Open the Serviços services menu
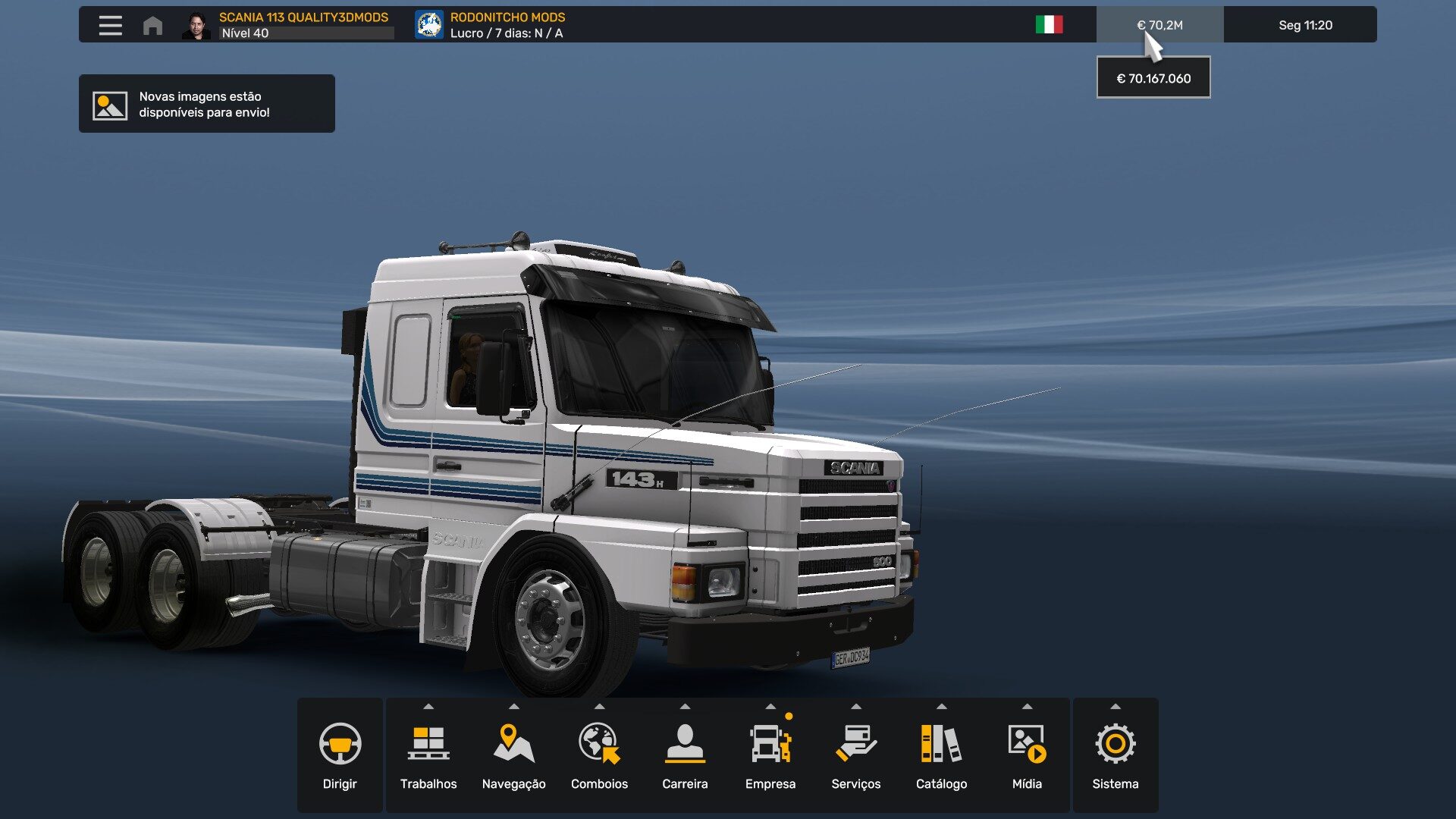This screenshot has width=1456, height=819. pyautogui.click(x=856, y=755)
